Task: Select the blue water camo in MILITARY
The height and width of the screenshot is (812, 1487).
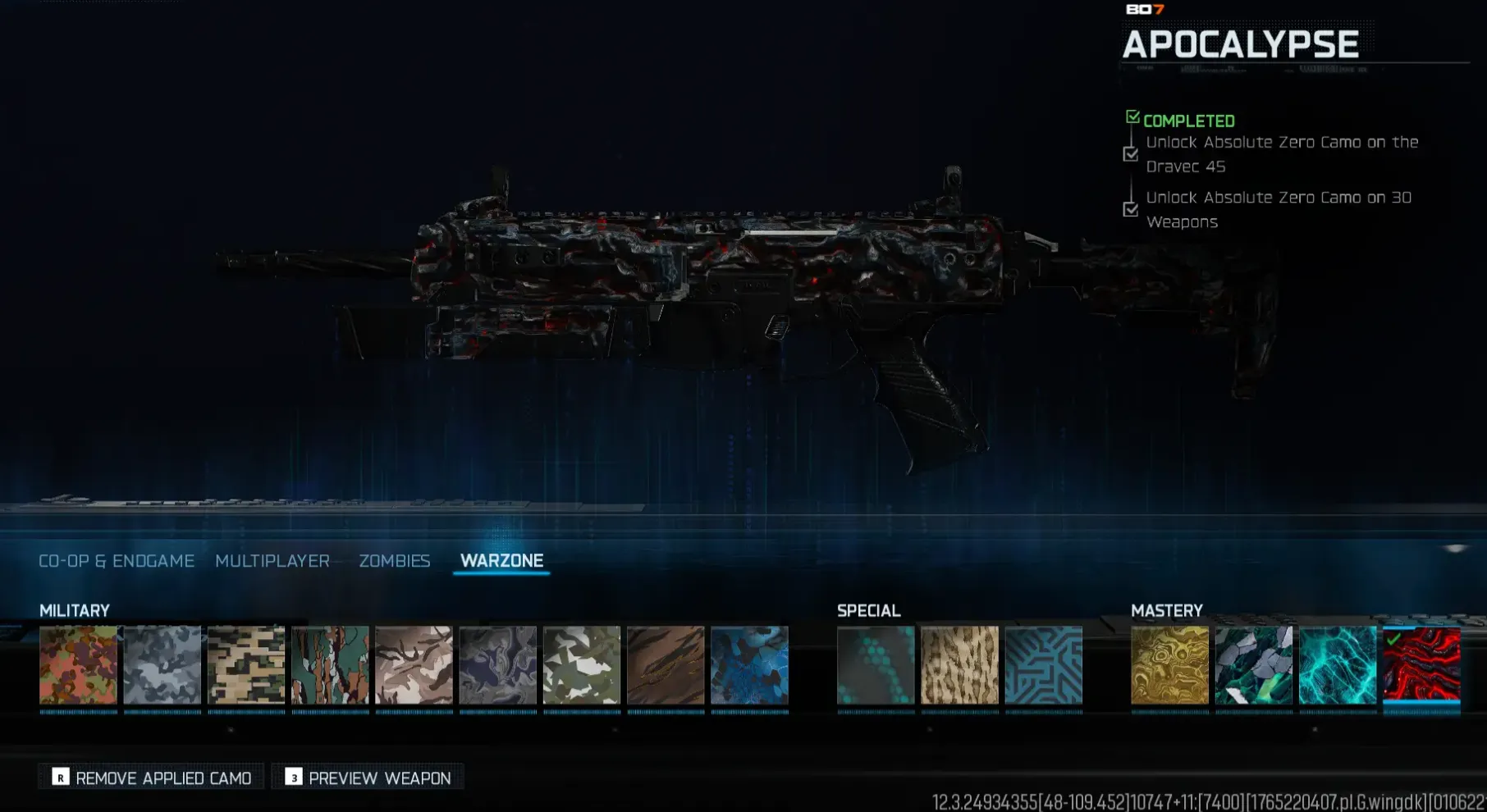Action: tap(749, 664)
